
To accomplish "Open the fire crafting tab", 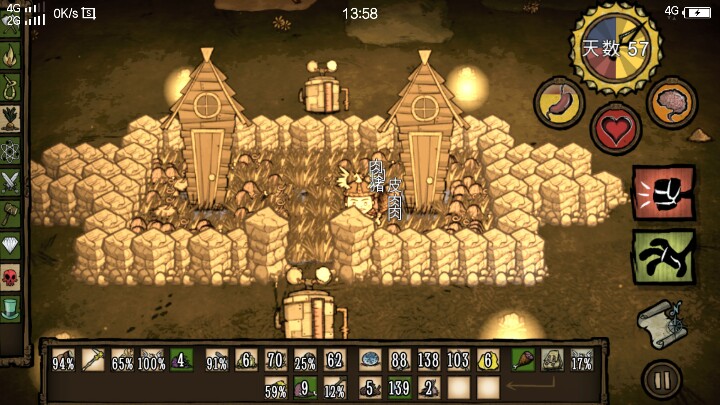I will (11, 57).
